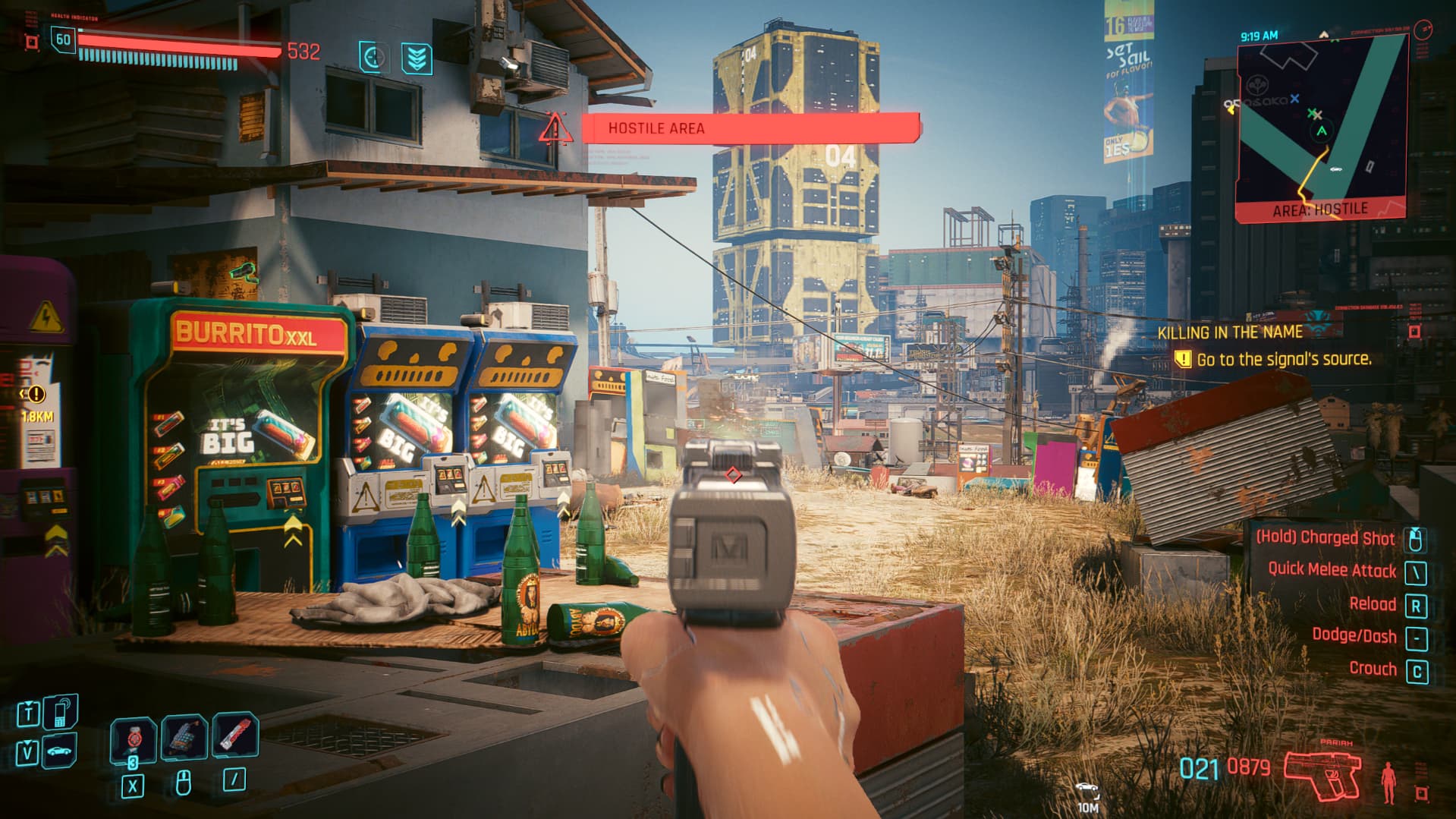Select the yellow quest objective marker icon
Image resolution: width=1456 pixels, height=819 pixels.
tap(1182, 359)
